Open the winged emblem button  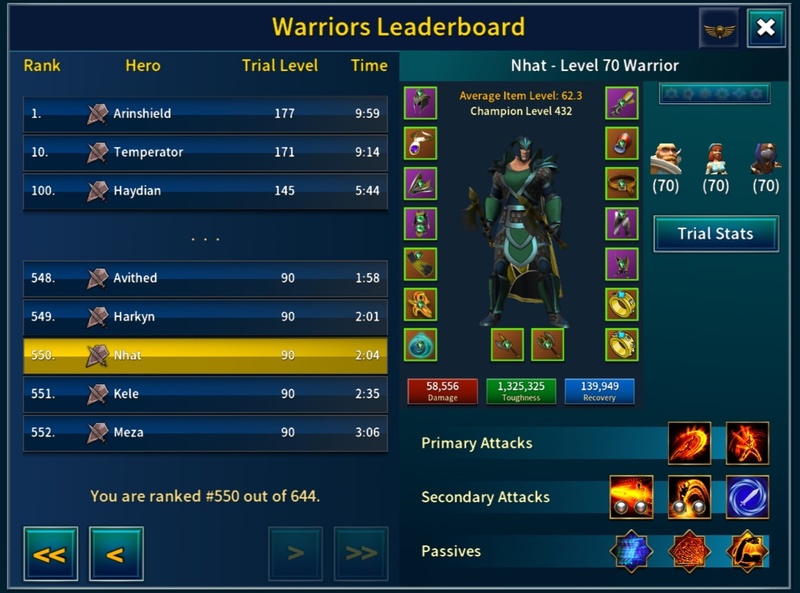719,28
